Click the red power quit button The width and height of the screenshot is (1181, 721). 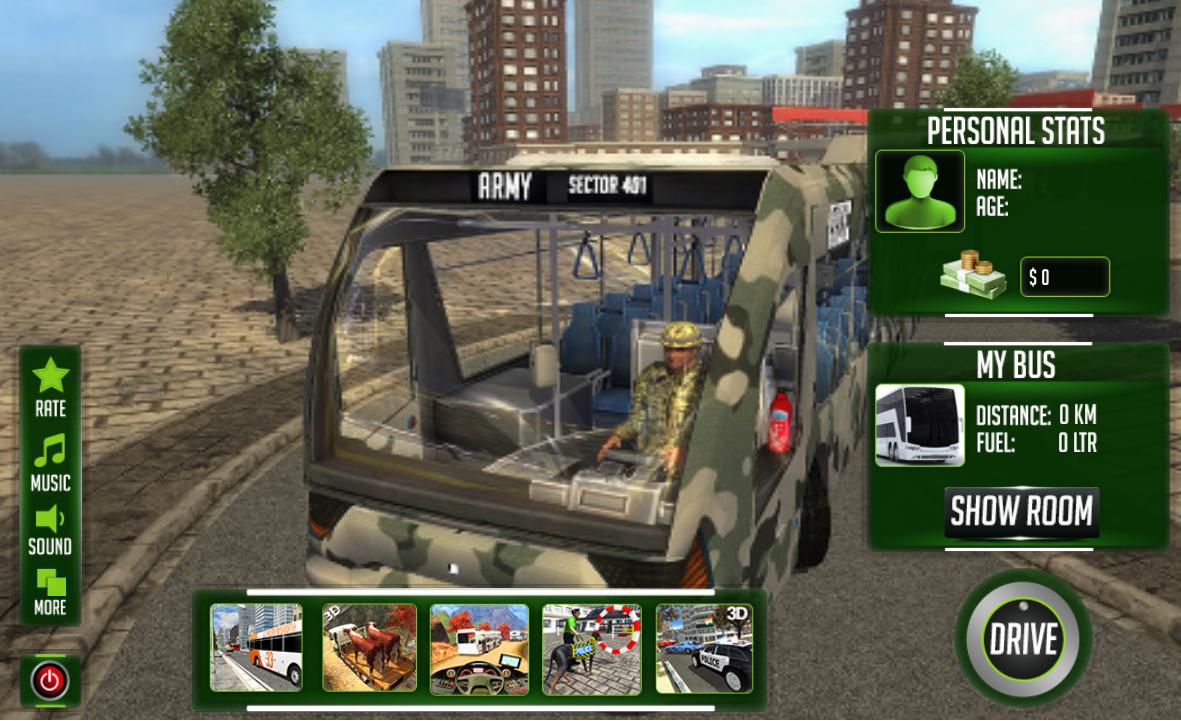[50, 682]
